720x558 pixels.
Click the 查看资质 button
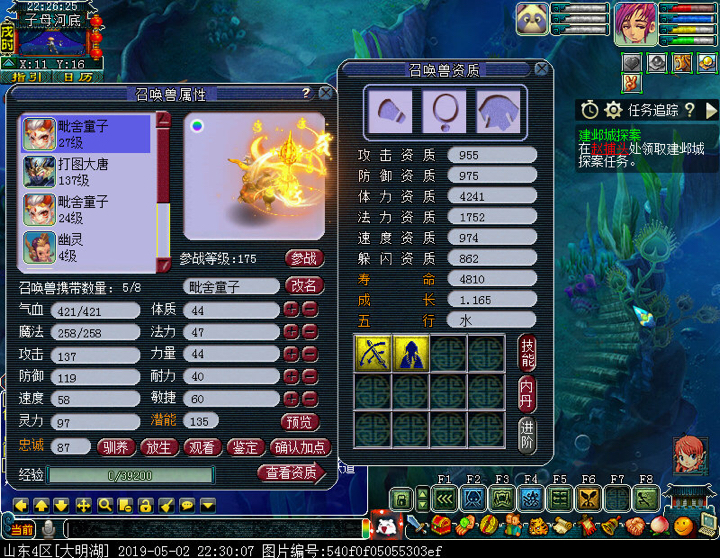point(291,473)
